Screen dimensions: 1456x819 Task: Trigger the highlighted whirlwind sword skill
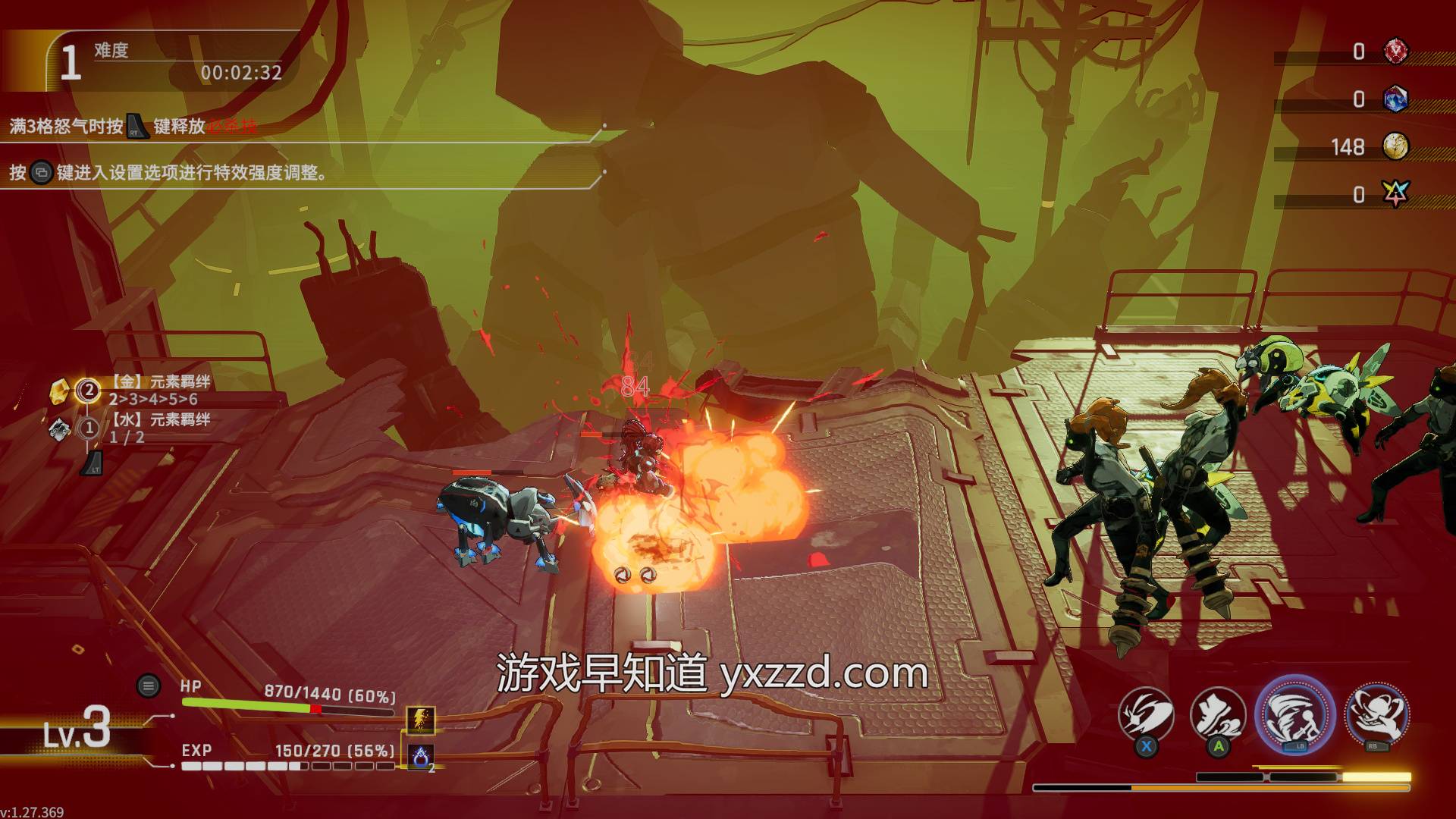[1294, 714]
